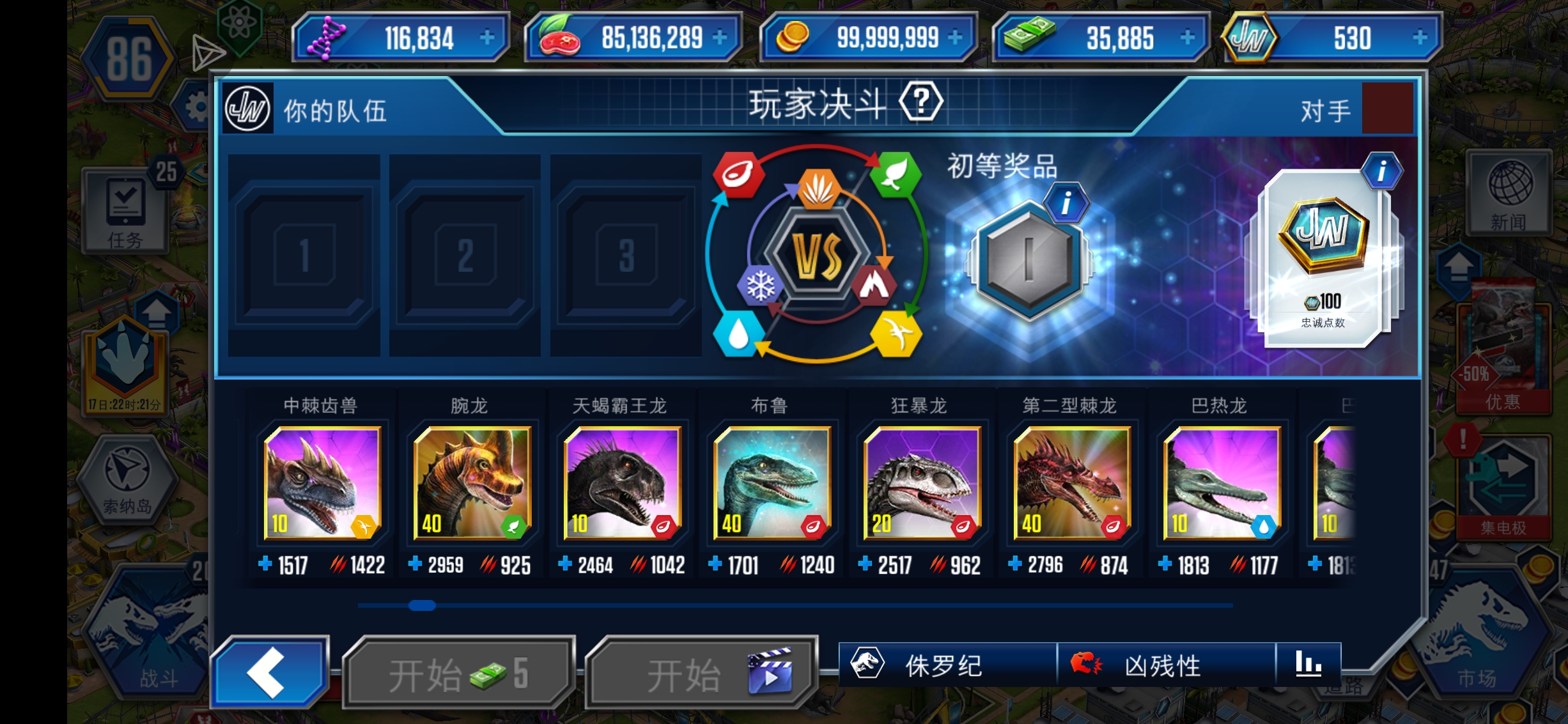Add more food with the plus button

(x=720, y=38)
